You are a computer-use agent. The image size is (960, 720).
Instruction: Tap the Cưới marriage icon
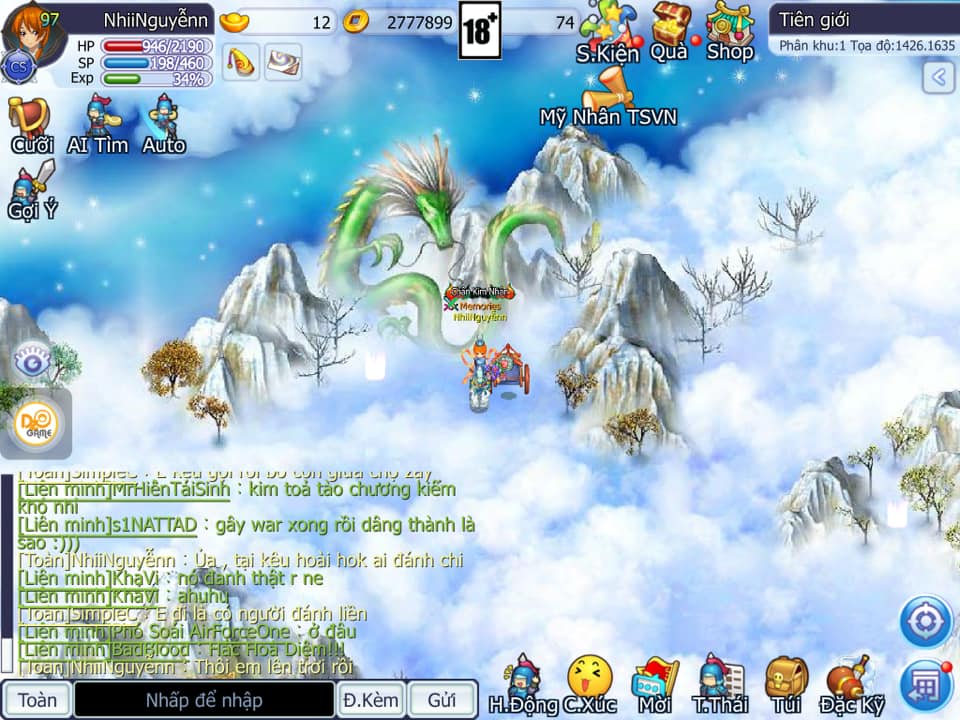[x=31, y=125]
